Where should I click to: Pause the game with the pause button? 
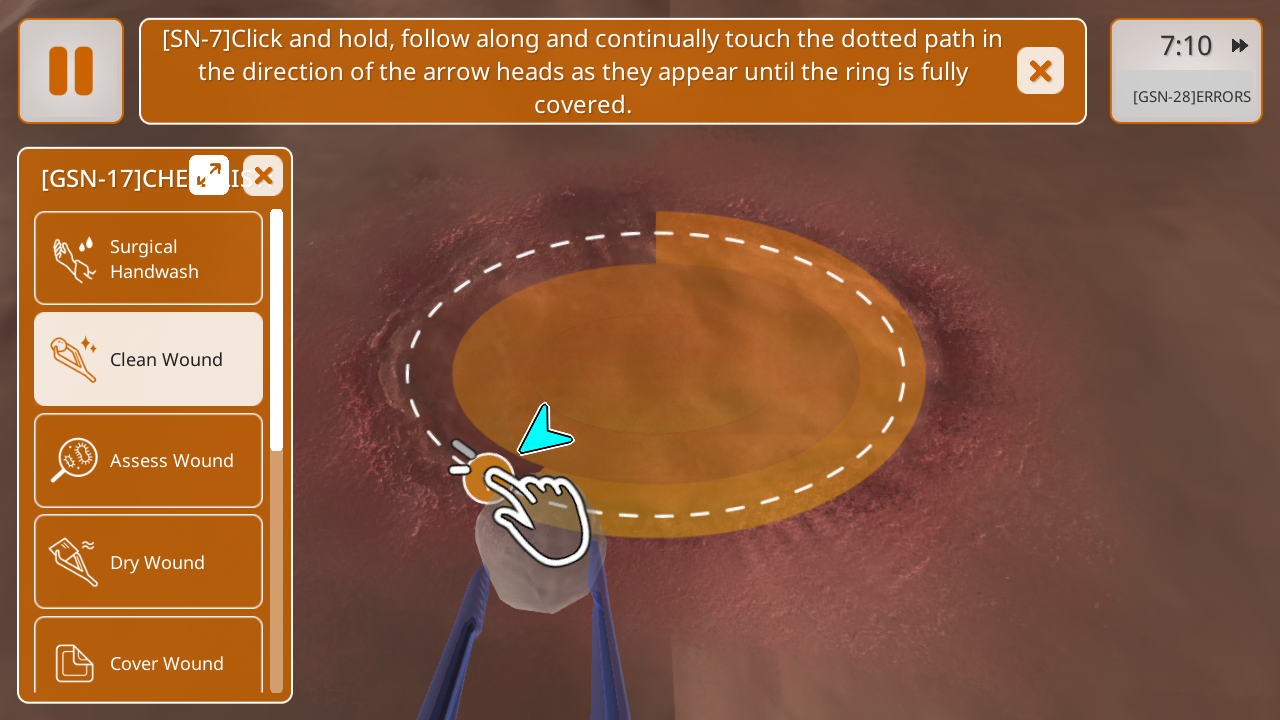click(71, 71)
